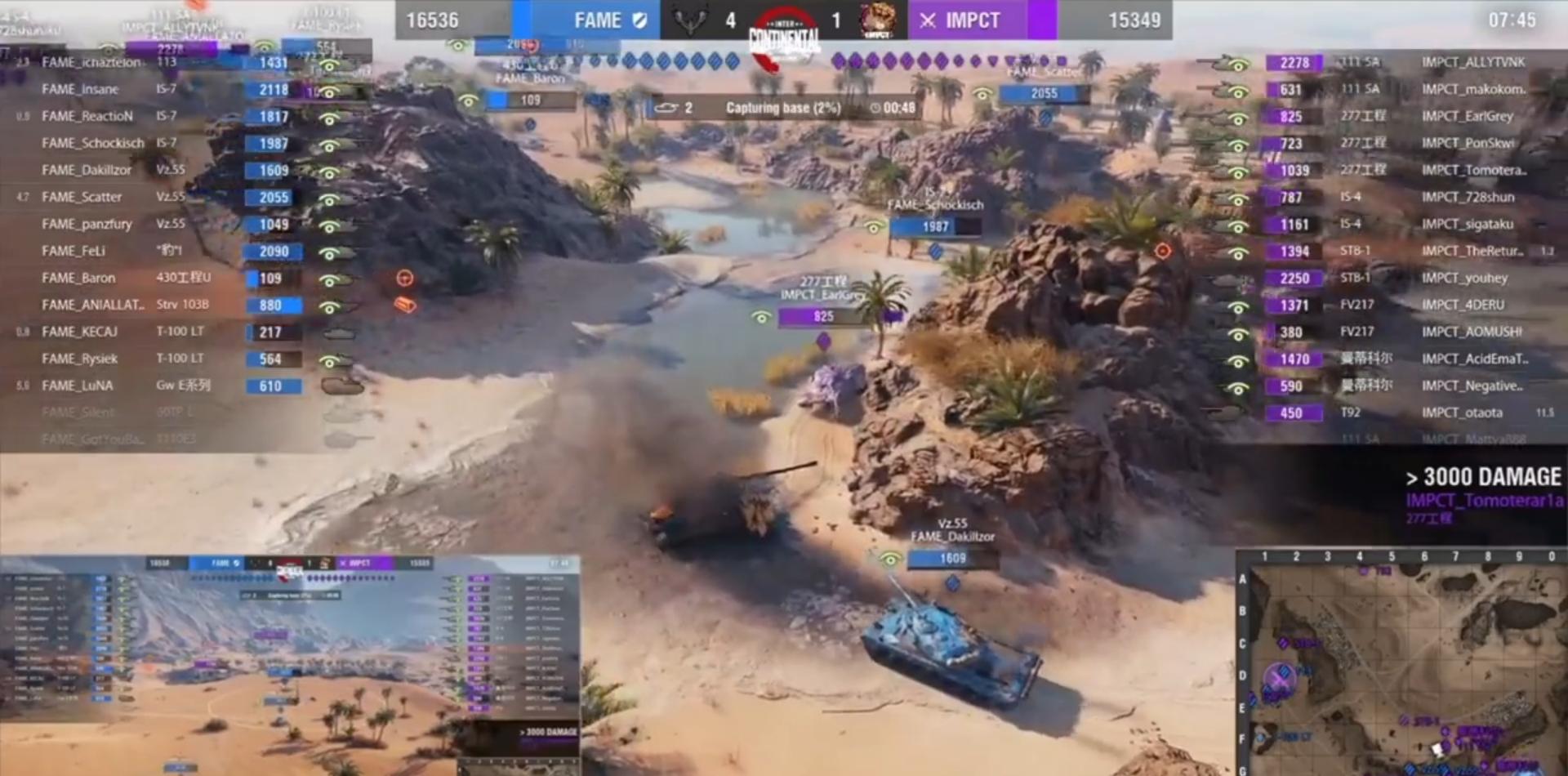The height and width of the screenshot is (776, 1568).
Task: Pick IMPCT_youhey's STB-1 row
Action: (1464, 278)
